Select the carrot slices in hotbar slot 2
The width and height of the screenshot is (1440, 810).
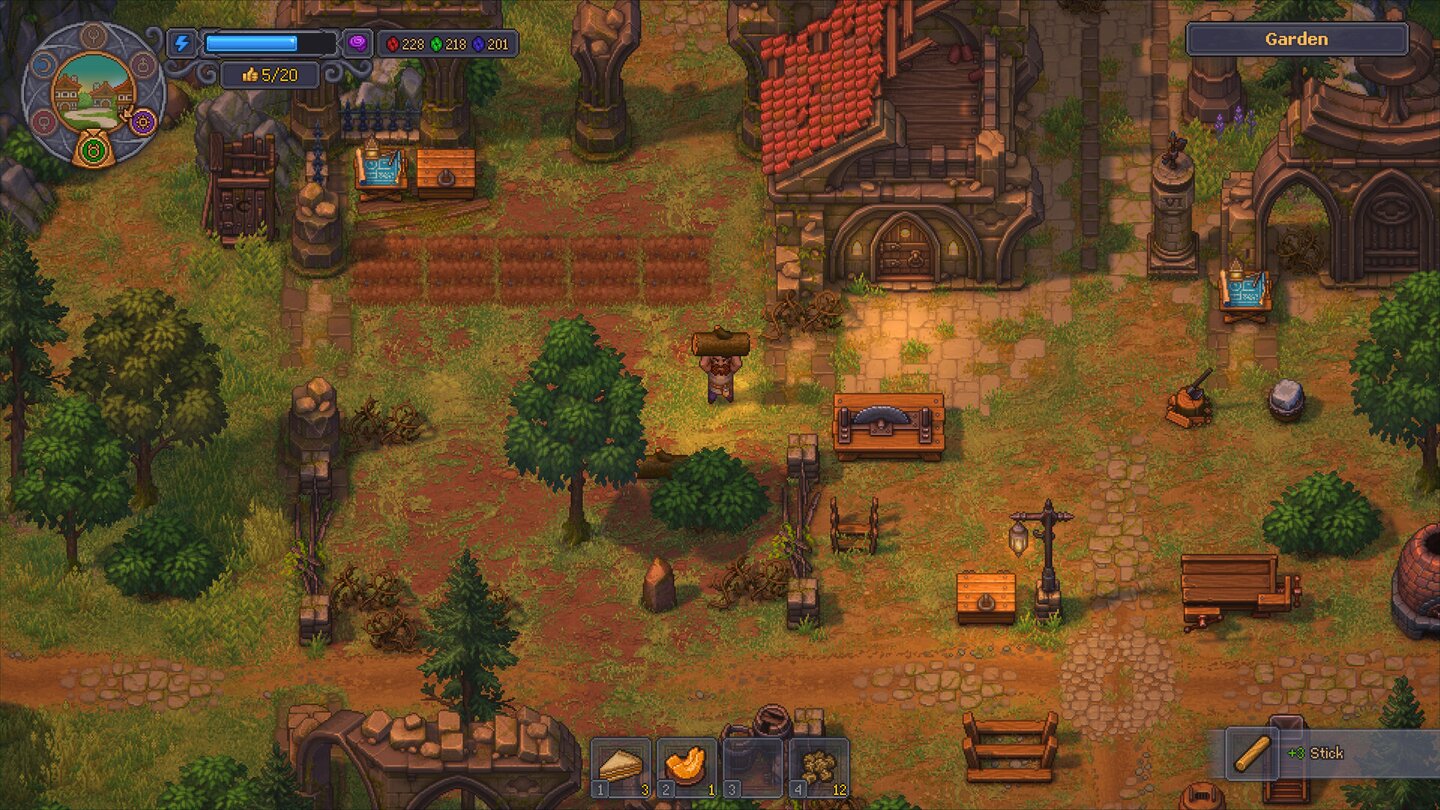coord(686,768)
